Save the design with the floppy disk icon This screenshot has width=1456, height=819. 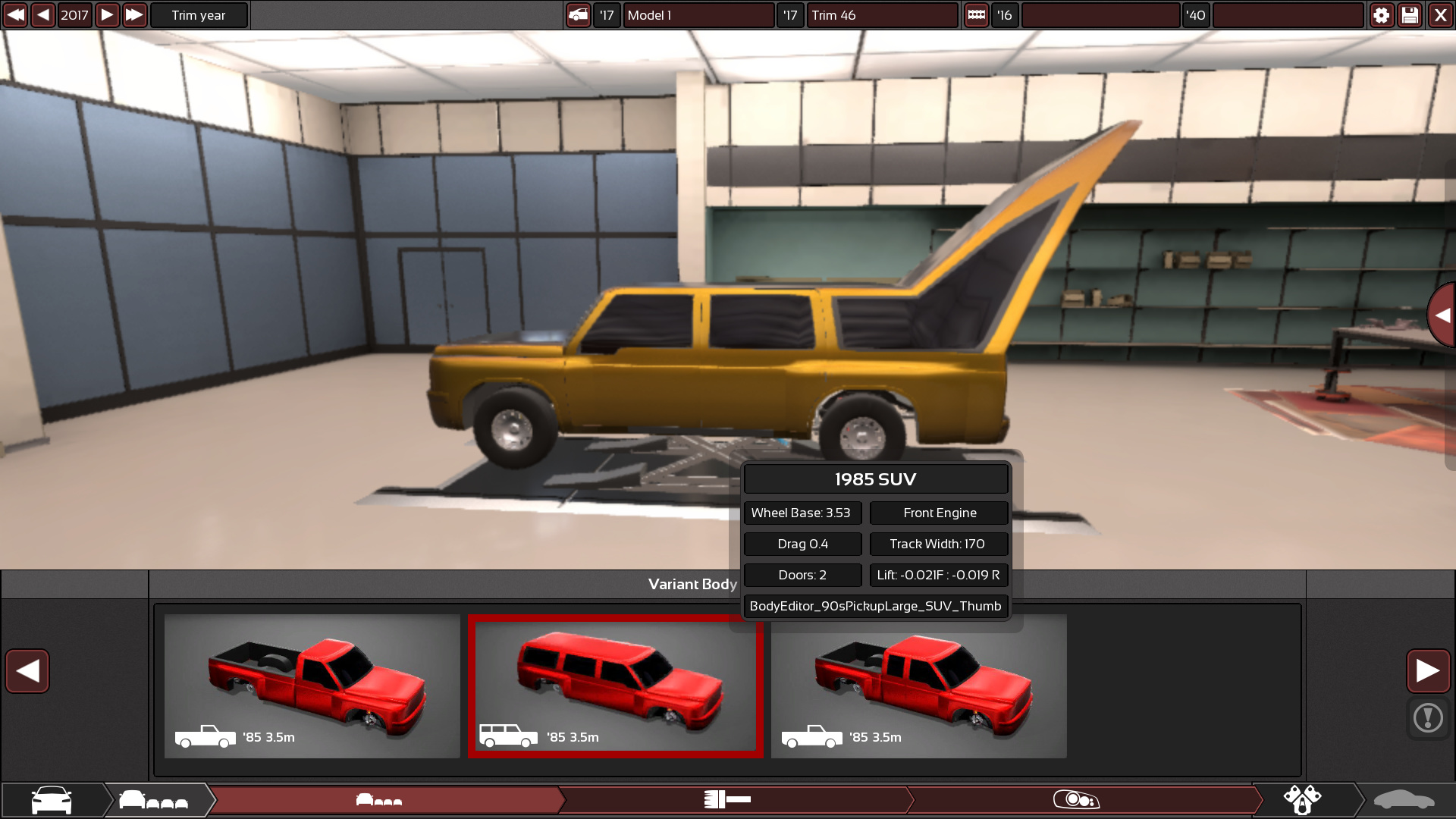coord(1410,15)
